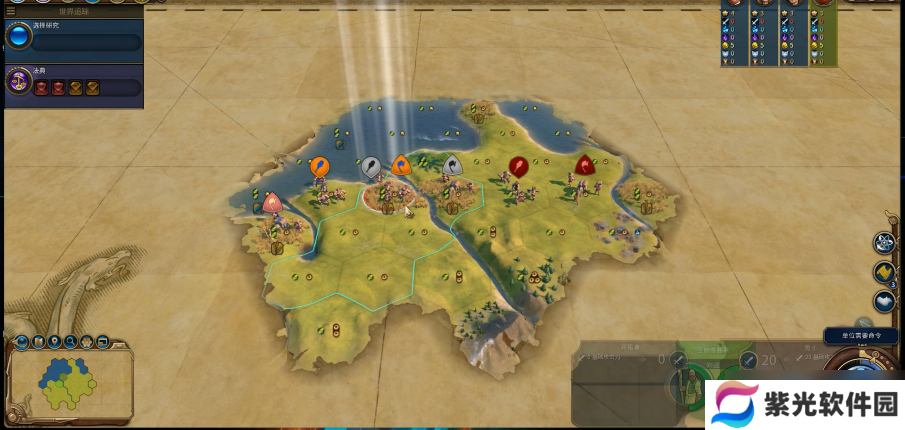Click the purple scales civic icon

coord(18,82)
